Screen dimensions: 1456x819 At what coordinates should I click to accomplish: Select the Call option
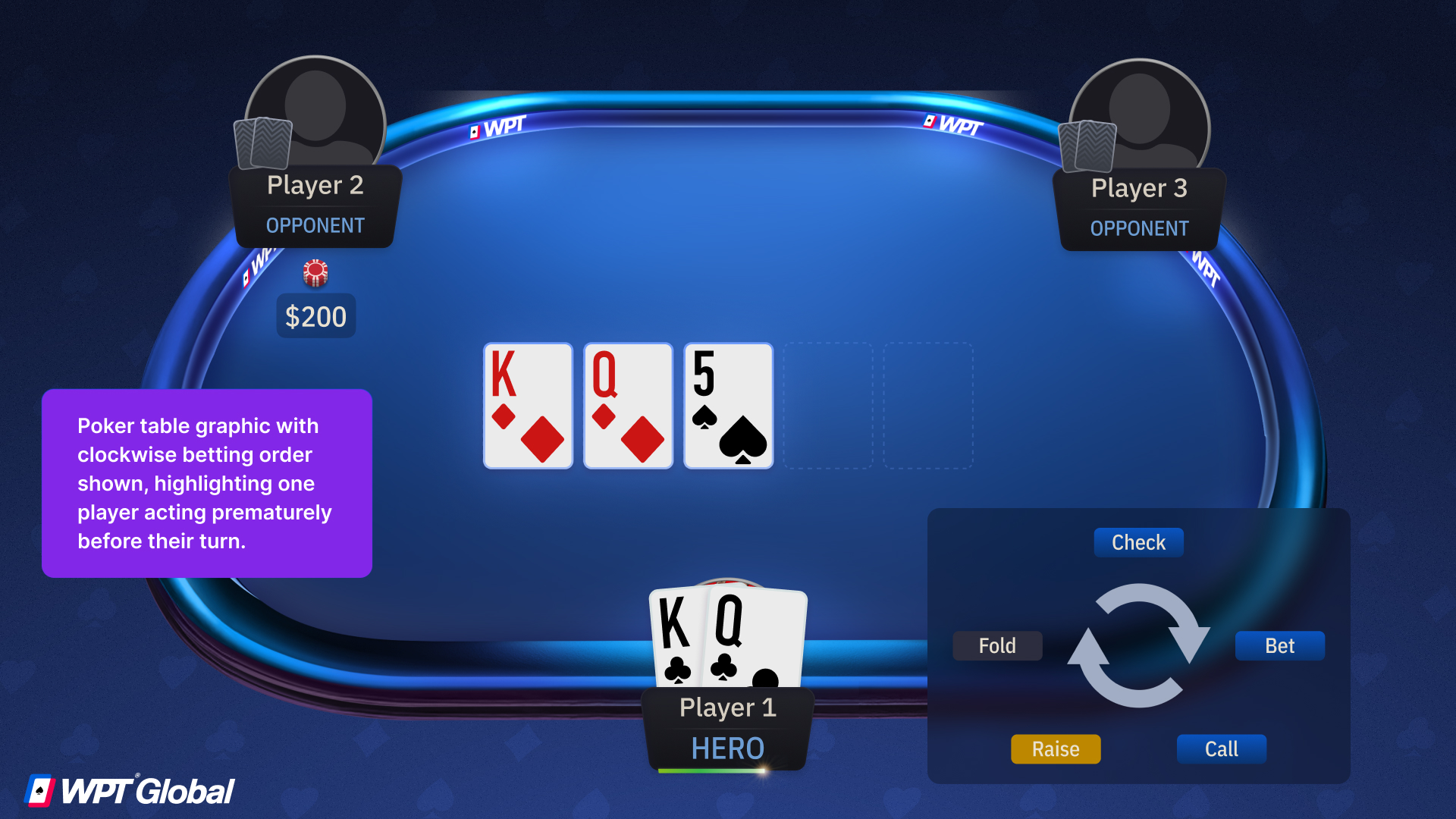click(x=1221, y=748)
